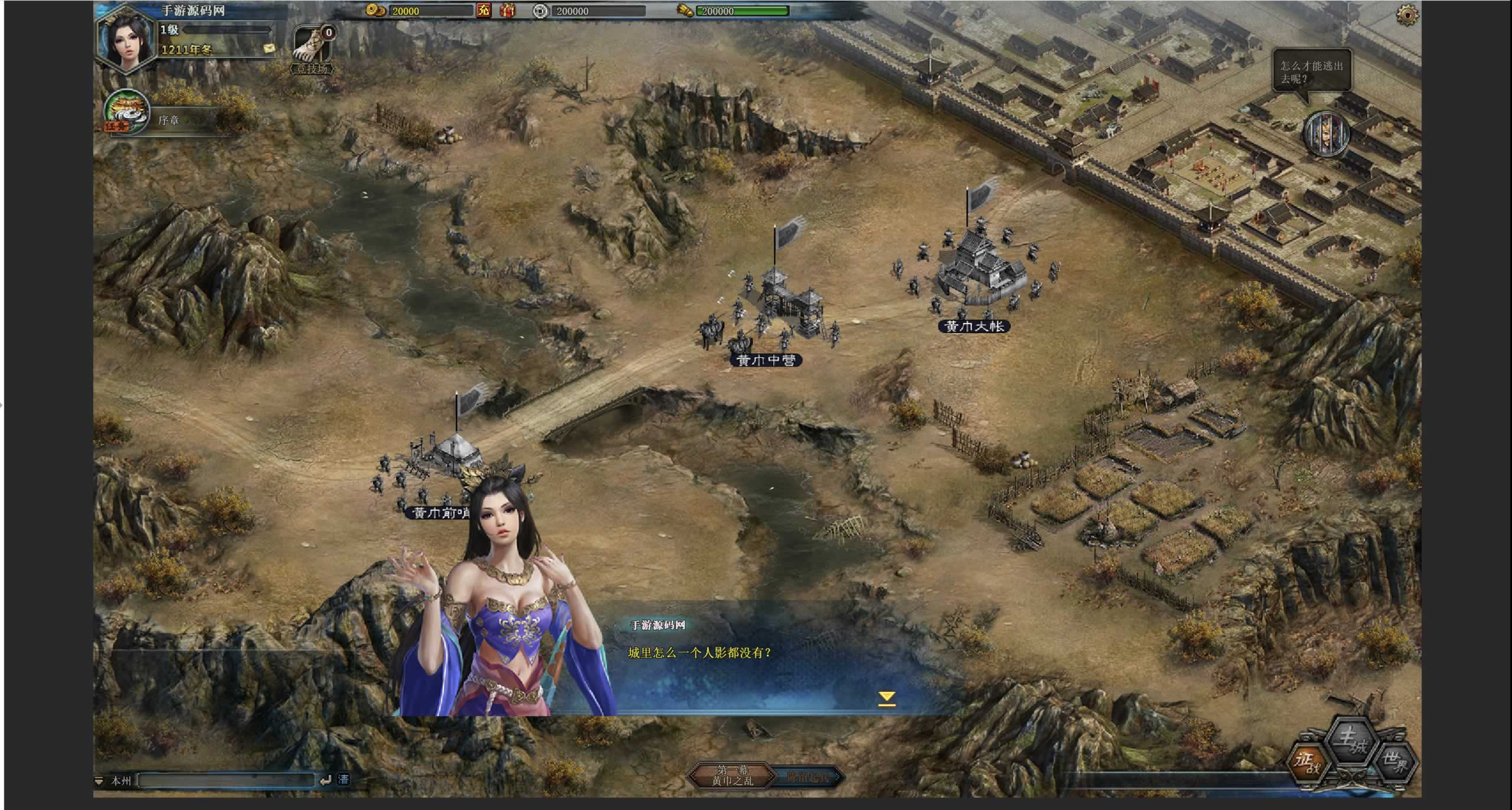Open the 任务 quest button

click(126, 112)
